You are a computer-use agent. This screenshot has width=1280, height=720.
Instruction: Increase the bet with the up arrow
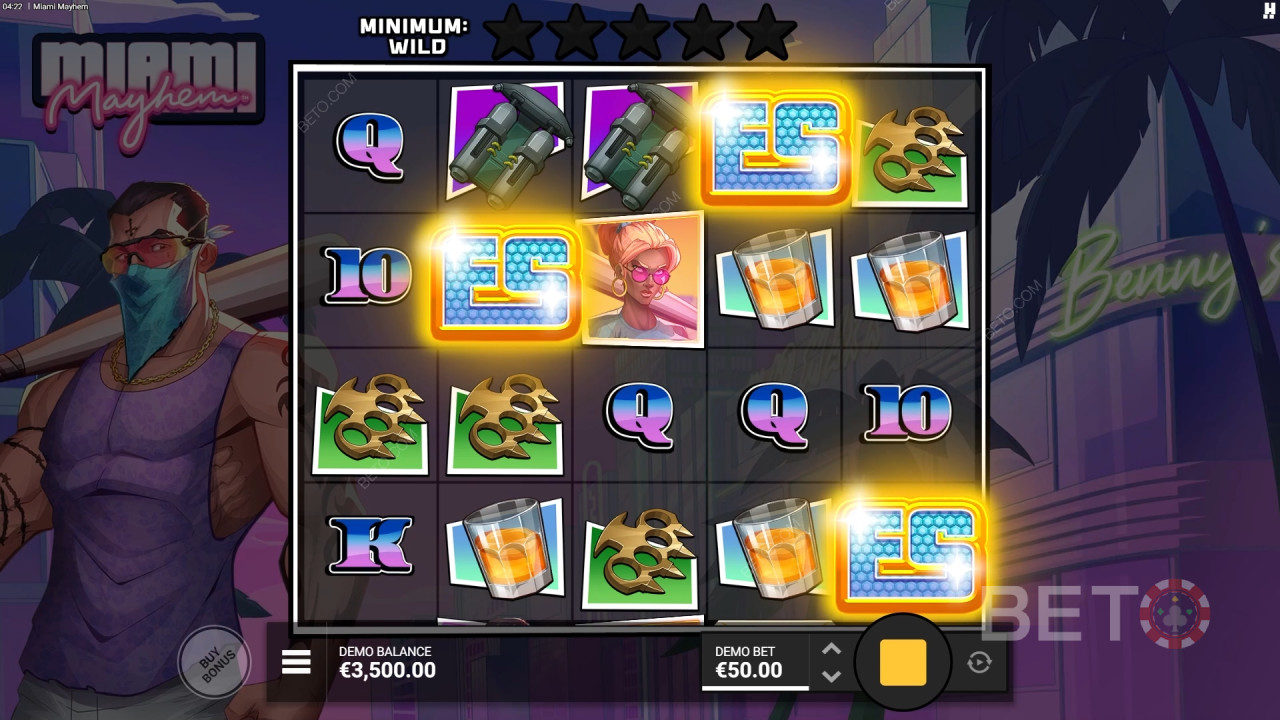click(830, 649)
